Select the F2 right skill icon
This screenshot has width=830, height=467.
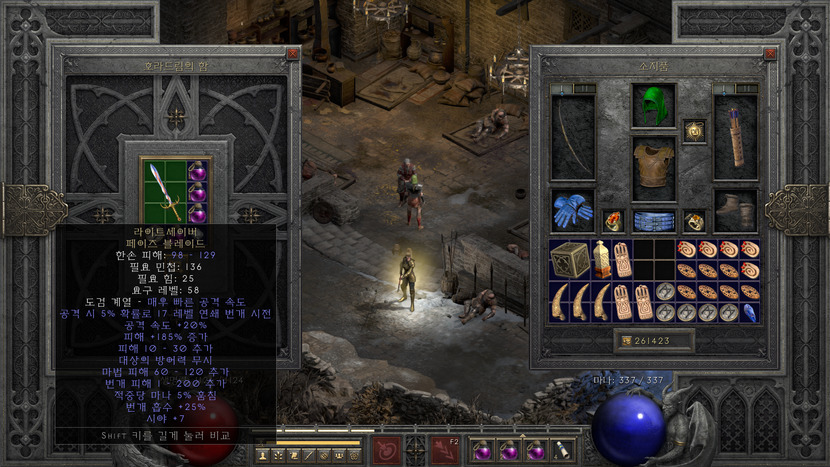(445, 451)
